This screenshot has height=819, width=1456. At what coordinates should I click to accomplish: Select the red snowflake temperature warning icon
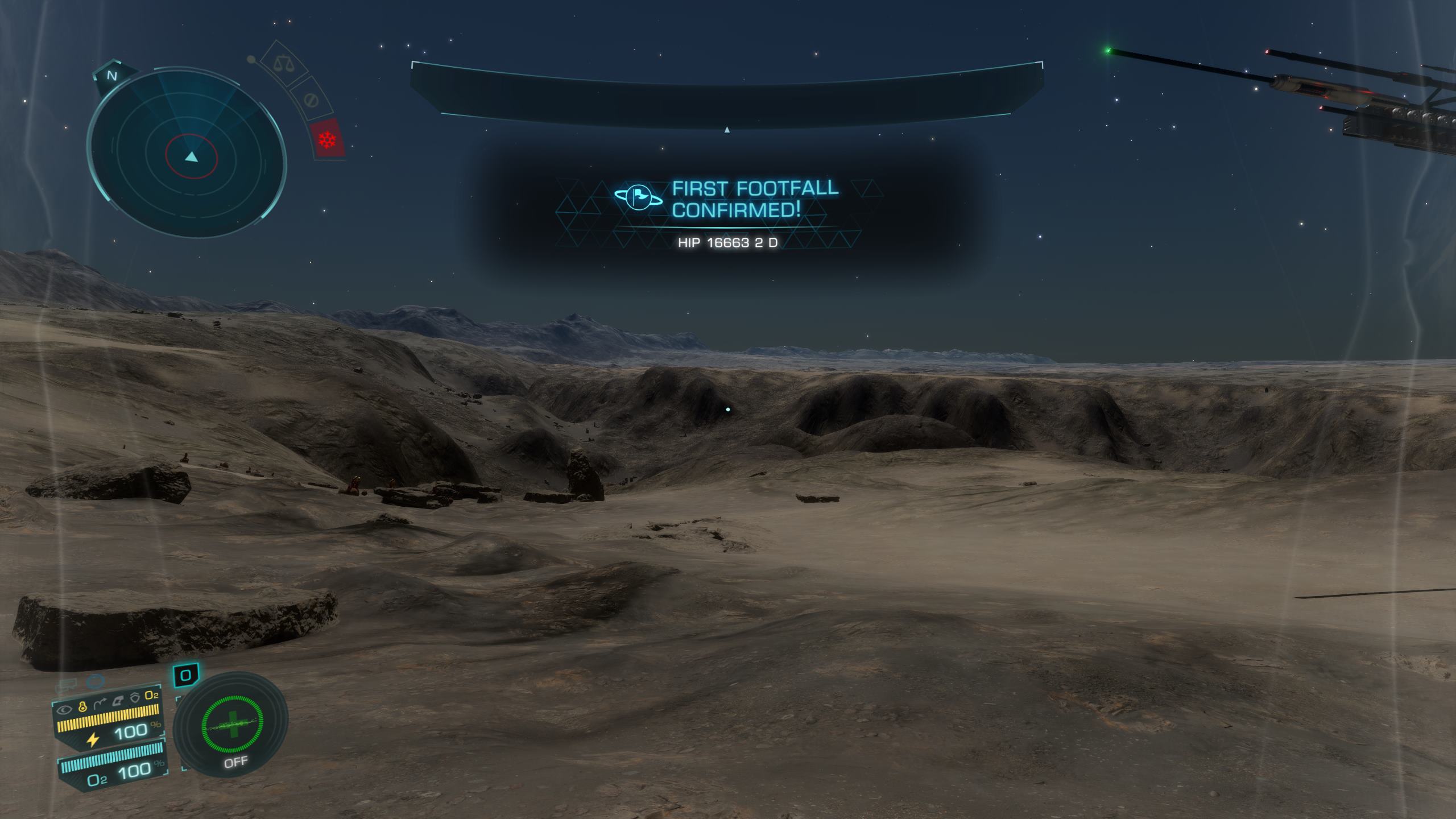pyautogui.click(x=327, y=138)
